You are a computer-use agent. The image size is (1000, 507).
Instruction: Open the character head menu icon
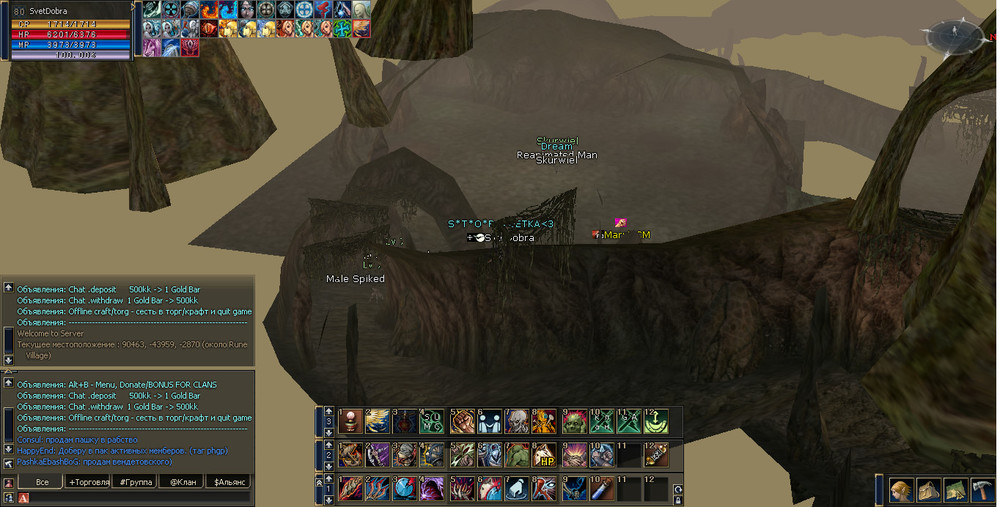pos(903,490)
